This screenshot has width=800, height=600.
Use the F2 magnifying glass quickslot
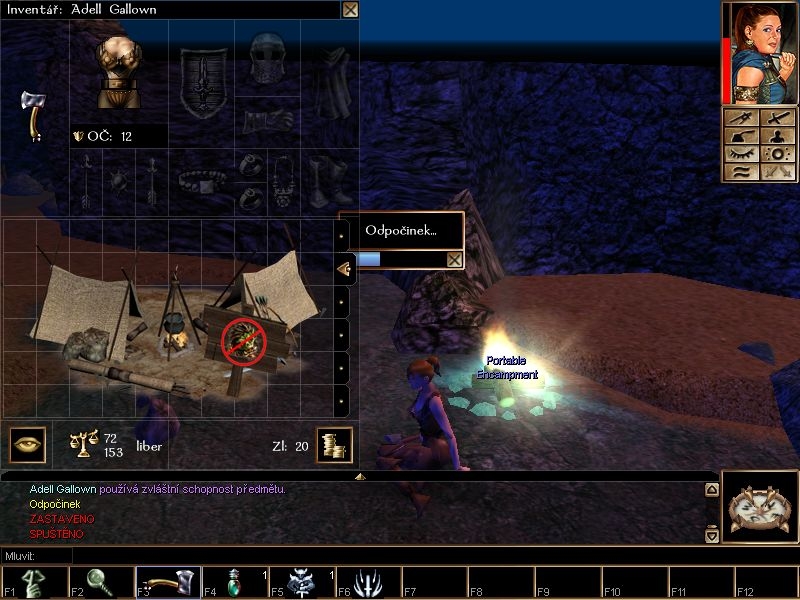click(x=100, y=583)
